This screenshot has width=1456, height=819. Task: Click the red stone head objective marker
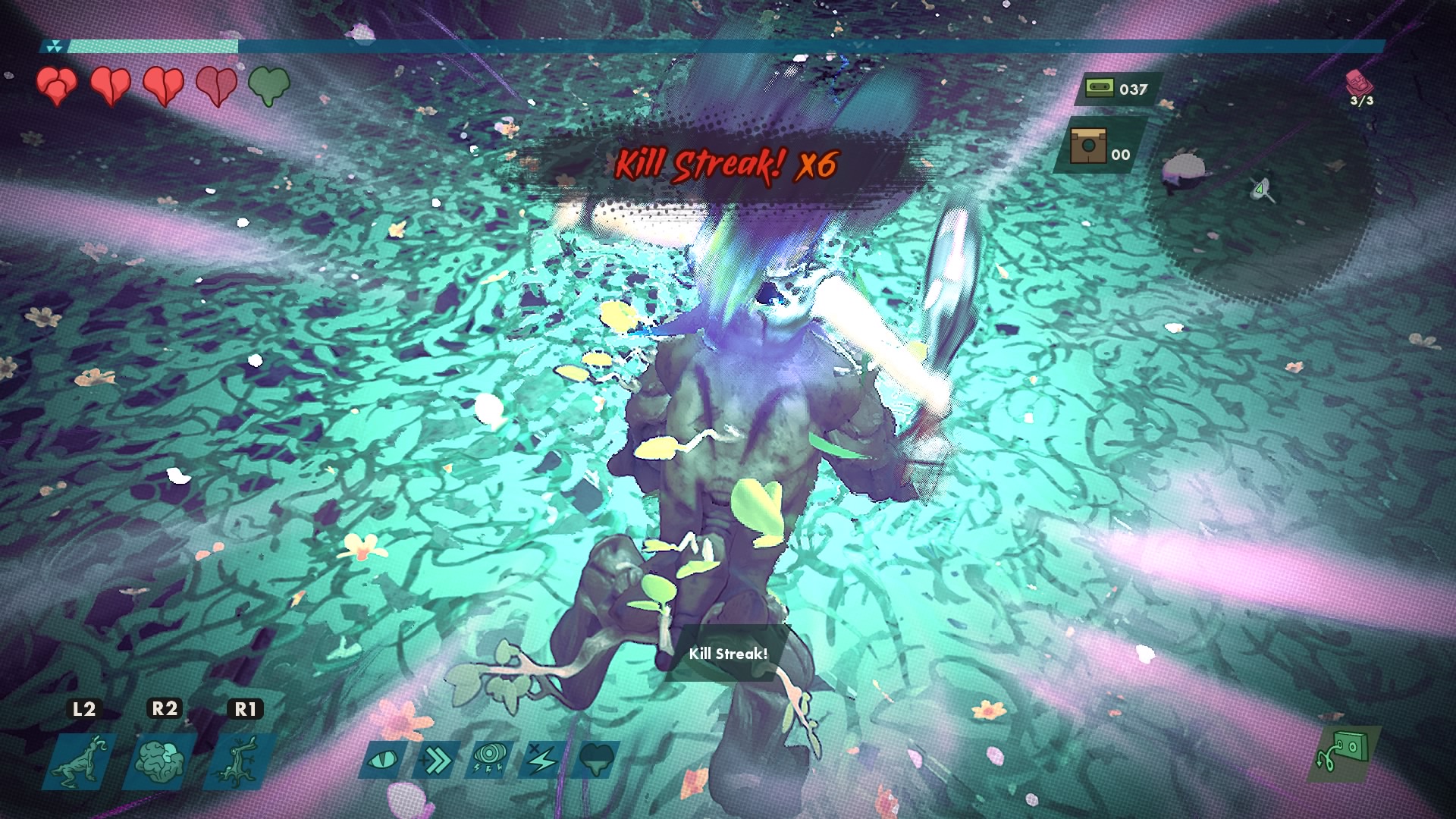pos(1357,83)
